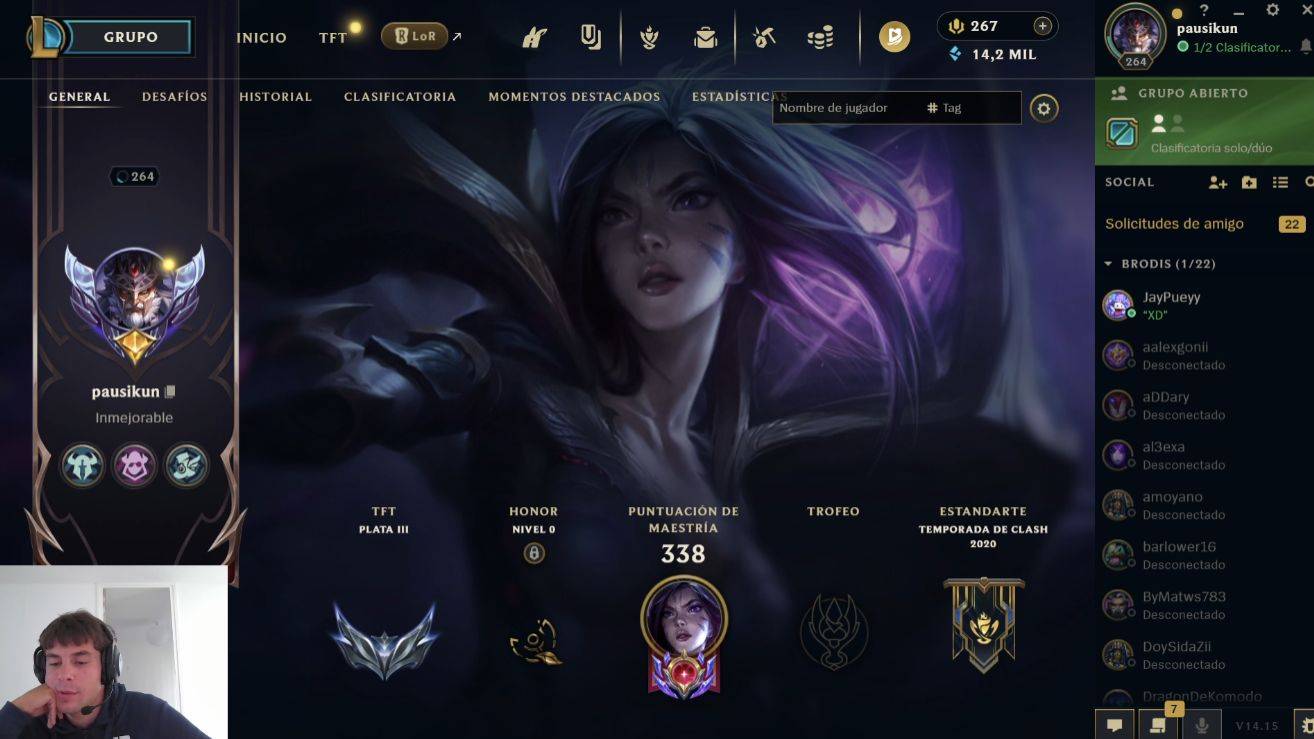Image resolution: width=1314 pixels, height=739 pixels.
Task: Open the Historial match history tab
Action: coord(275,97)
